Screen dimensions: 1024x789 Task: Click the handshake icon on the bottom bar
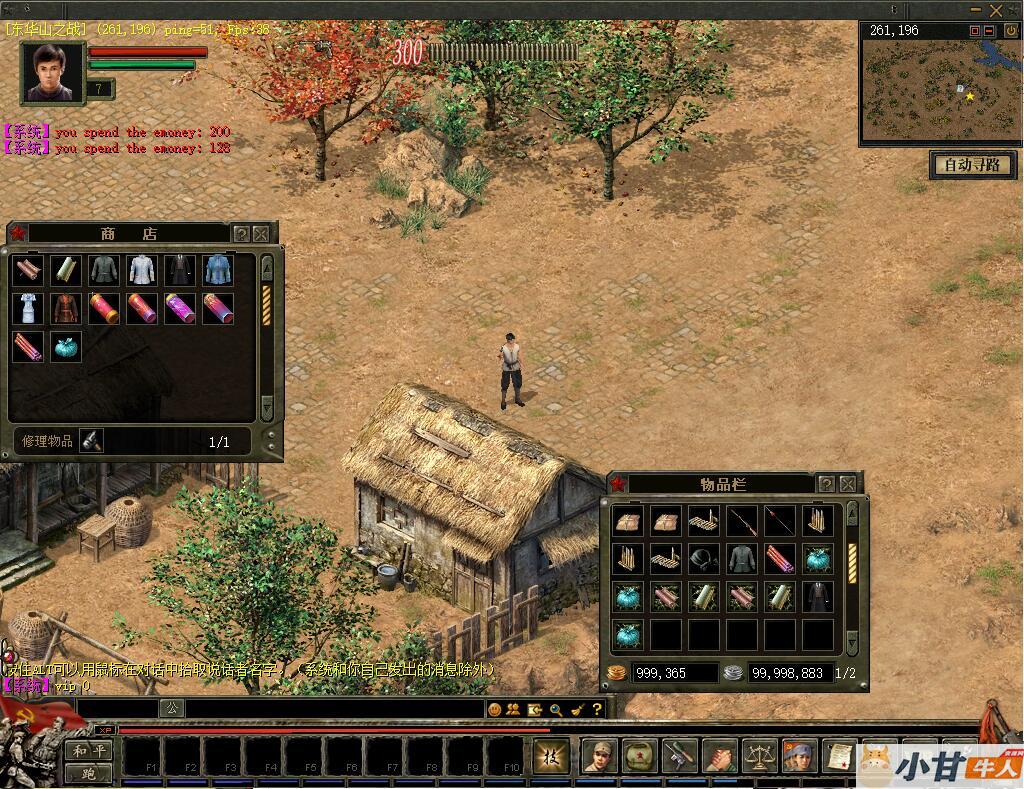[720, 757]
